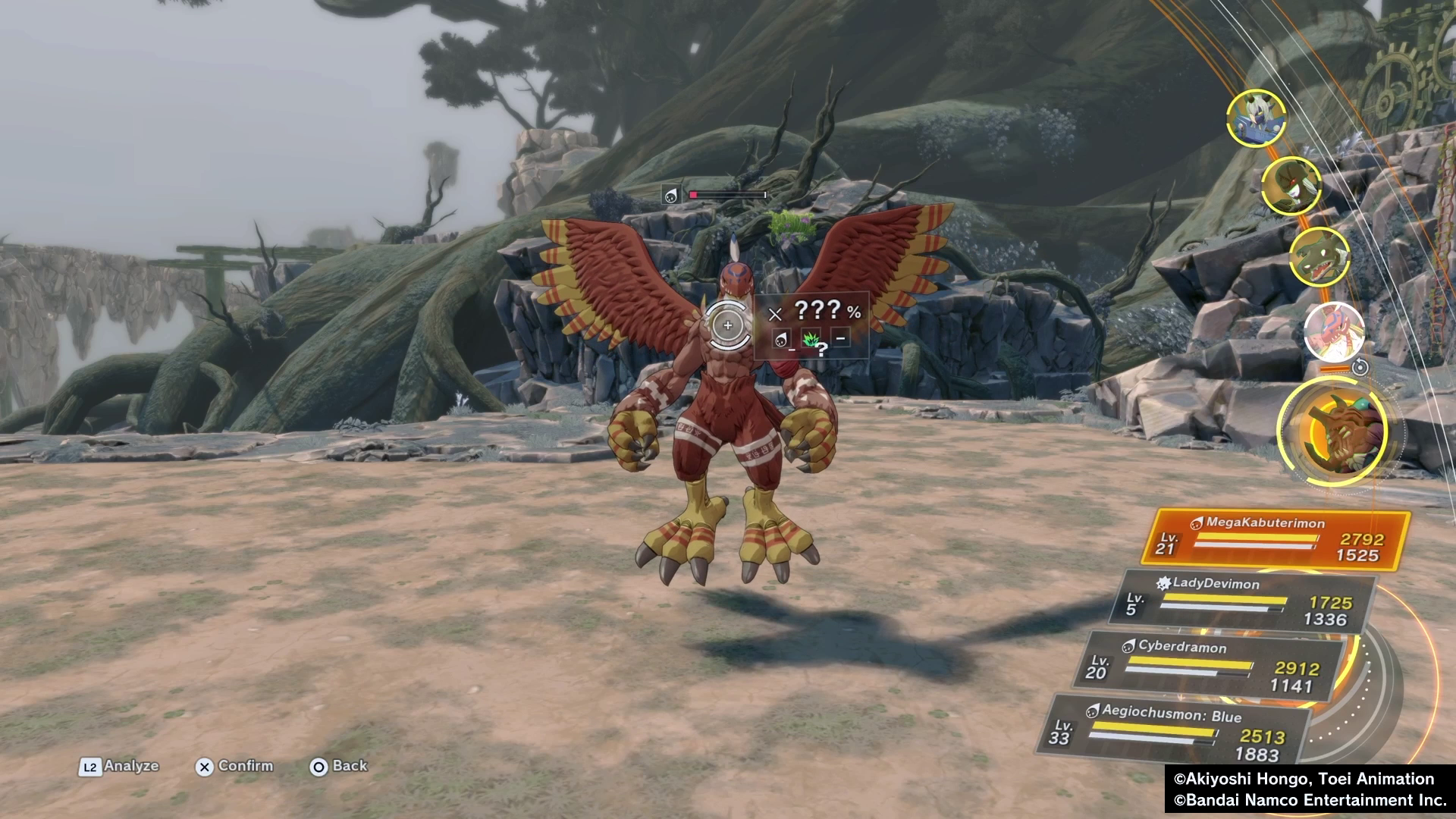
Task: Select LadyDevimon's party status panel
Action: coord(1242,602)
